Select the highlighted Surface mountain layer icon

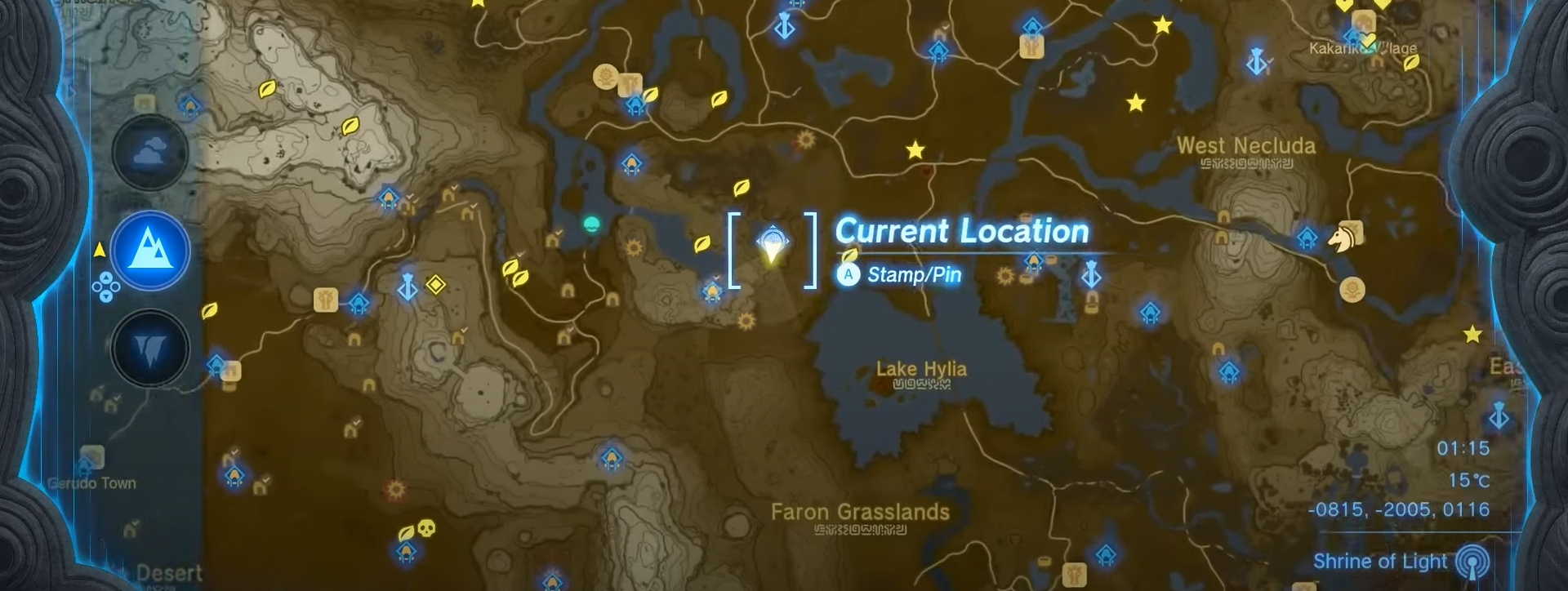(149, 251)
